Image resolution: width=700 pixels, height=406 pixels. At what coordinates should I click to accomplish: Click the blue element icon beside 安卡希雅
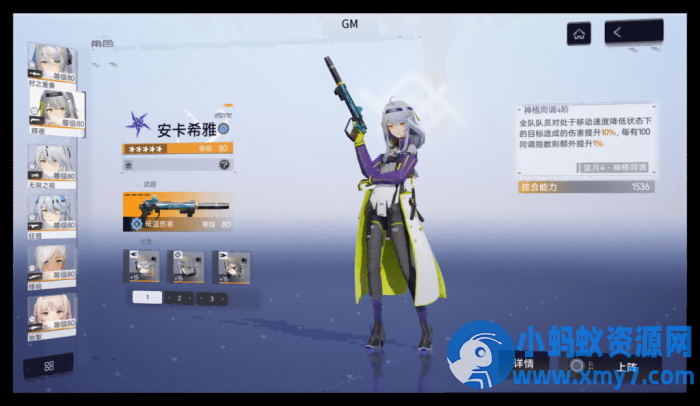tap(225, 129)
